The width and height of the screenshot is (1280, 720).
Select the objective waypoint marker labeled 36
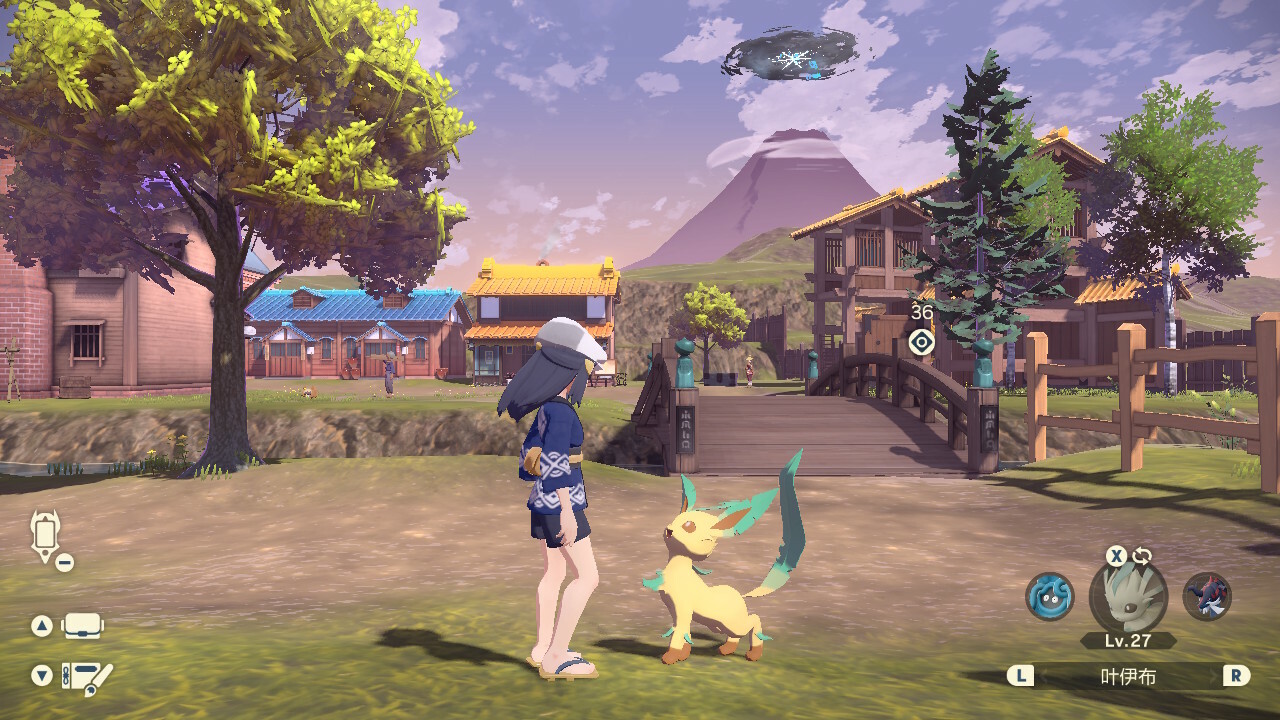(921, 343)
